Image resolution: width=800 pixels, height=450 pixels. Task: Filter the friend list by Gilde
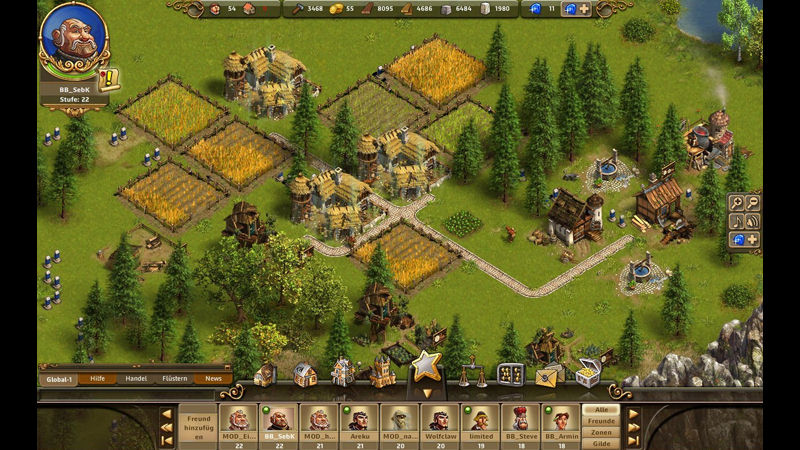click(601, 442)
